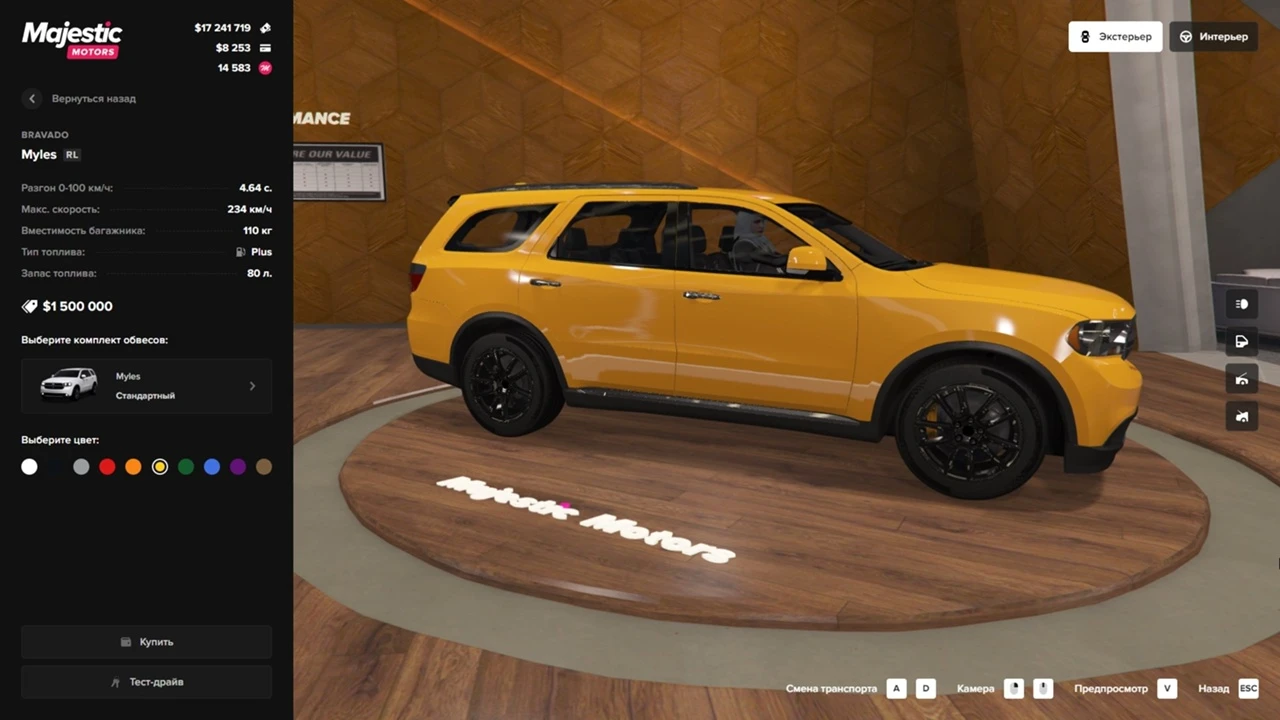Choose the green car color
This screenshot has height=720, width=1280.
click(x=186, y=467)
